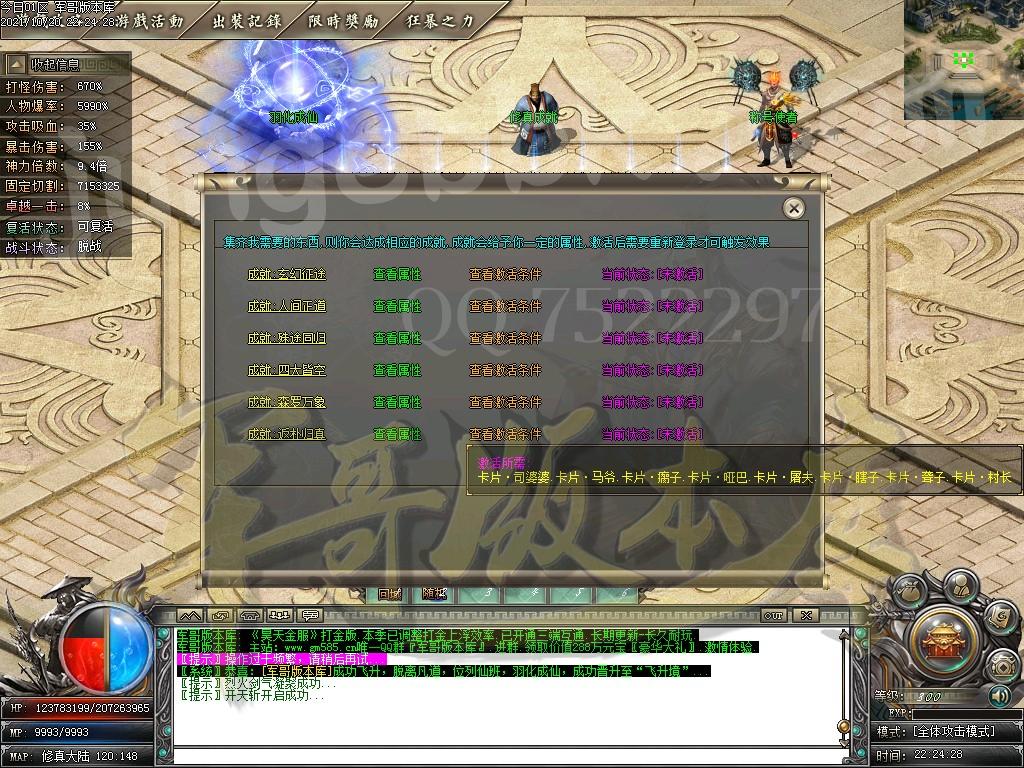Close the chat window with its X button
This screenshot has width=1024, height=768.
point(806,615)
